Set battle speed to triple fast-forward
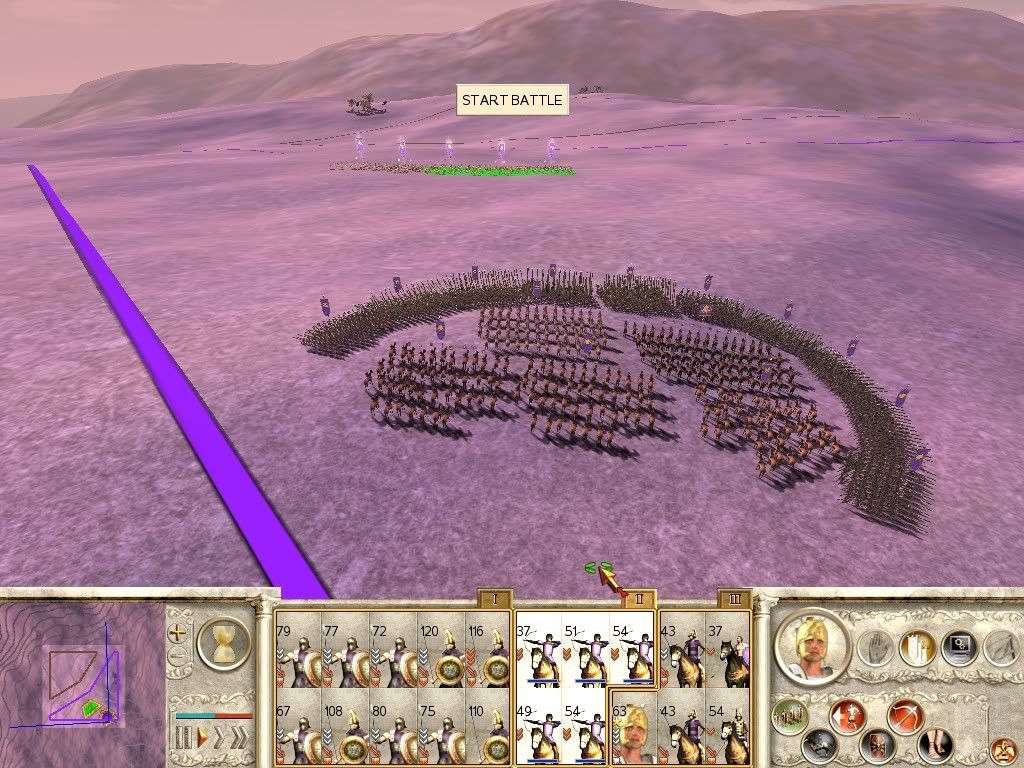This screenshot has height=768, width=1024. click(239, 739)
